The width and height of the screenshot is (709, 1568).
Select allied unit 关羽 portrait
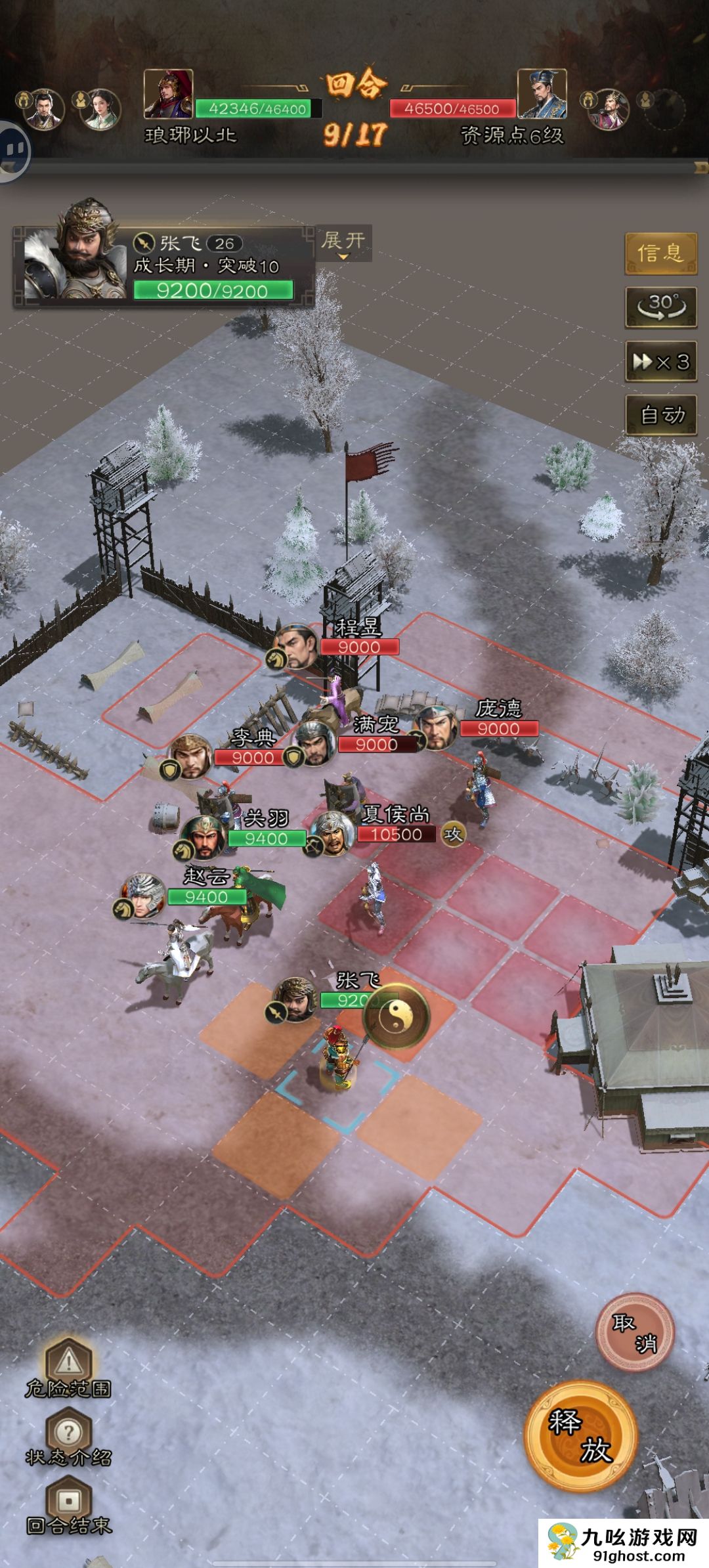coord(204,838)
